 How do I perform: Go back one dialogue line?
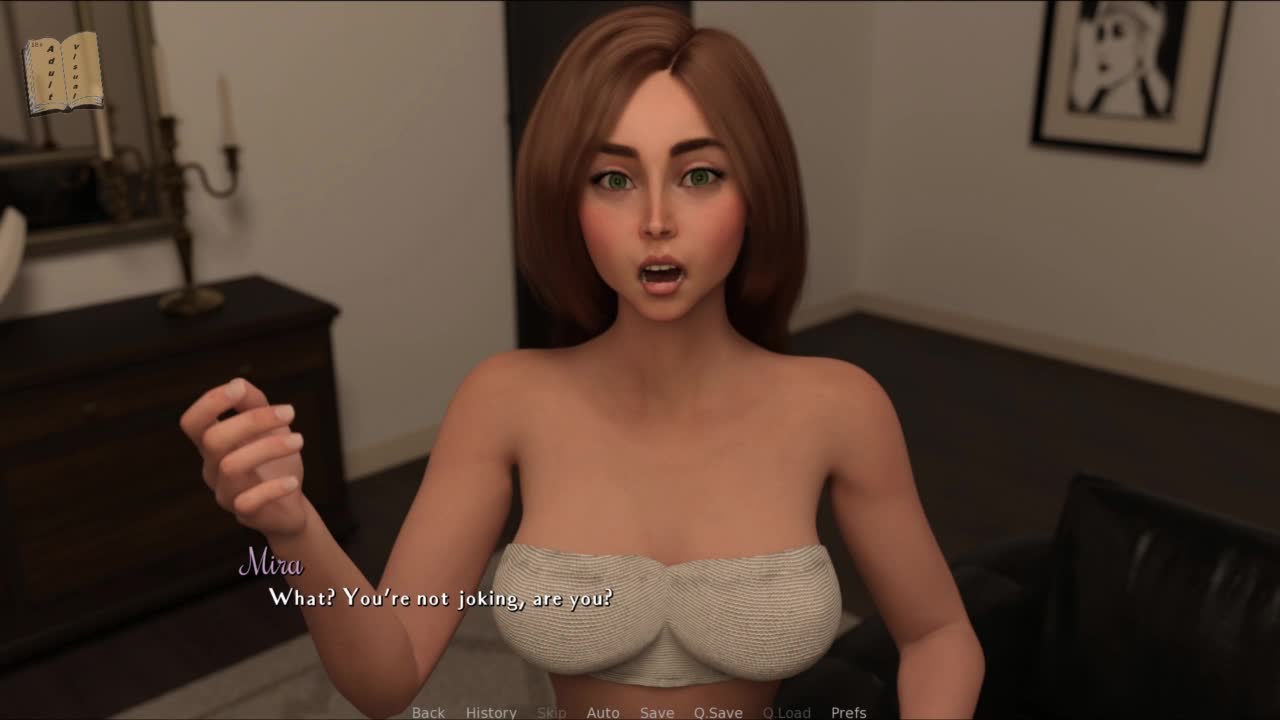click(x=428, y=712)
